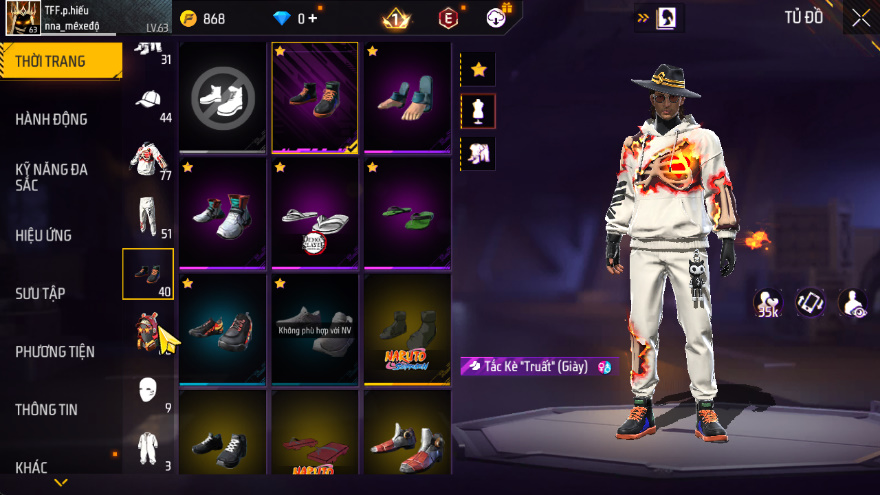Image resolution: width=880 pixels, height=495 pixels.
Task: Open the 35k likes button
Action: (768, 303)
